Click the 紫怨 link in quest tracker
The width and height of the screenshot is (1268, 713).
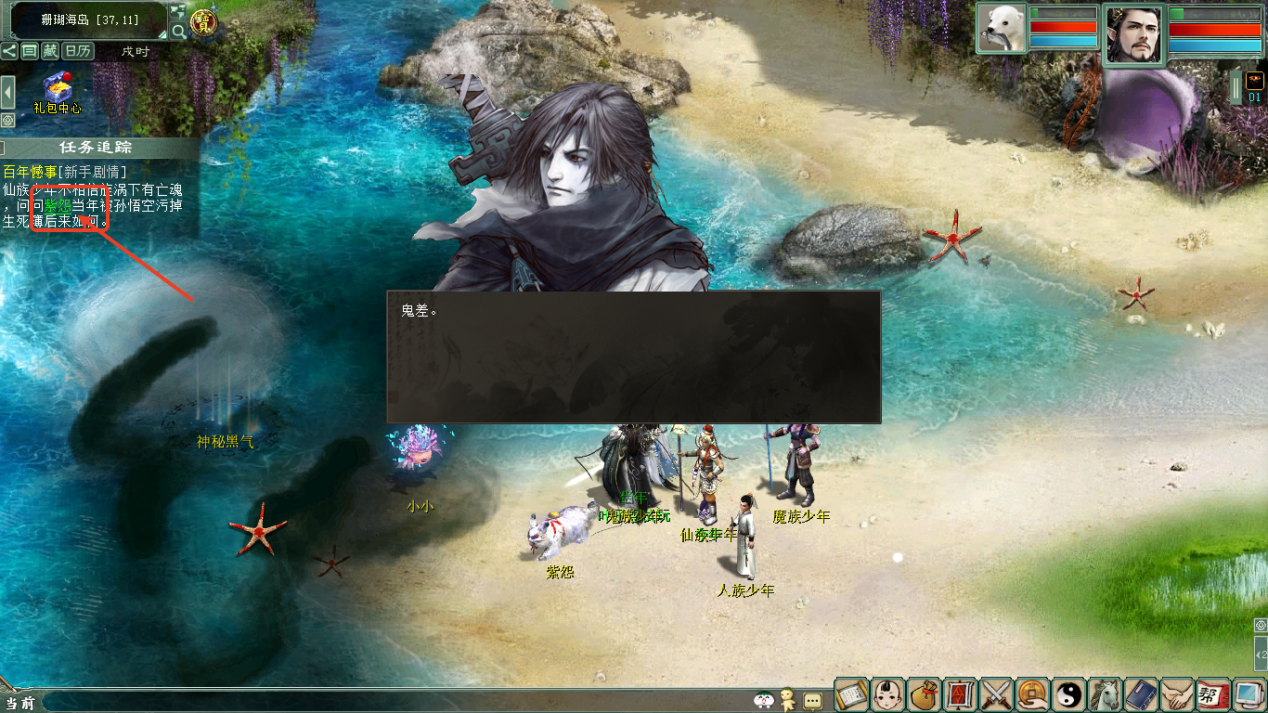[58, 205]
